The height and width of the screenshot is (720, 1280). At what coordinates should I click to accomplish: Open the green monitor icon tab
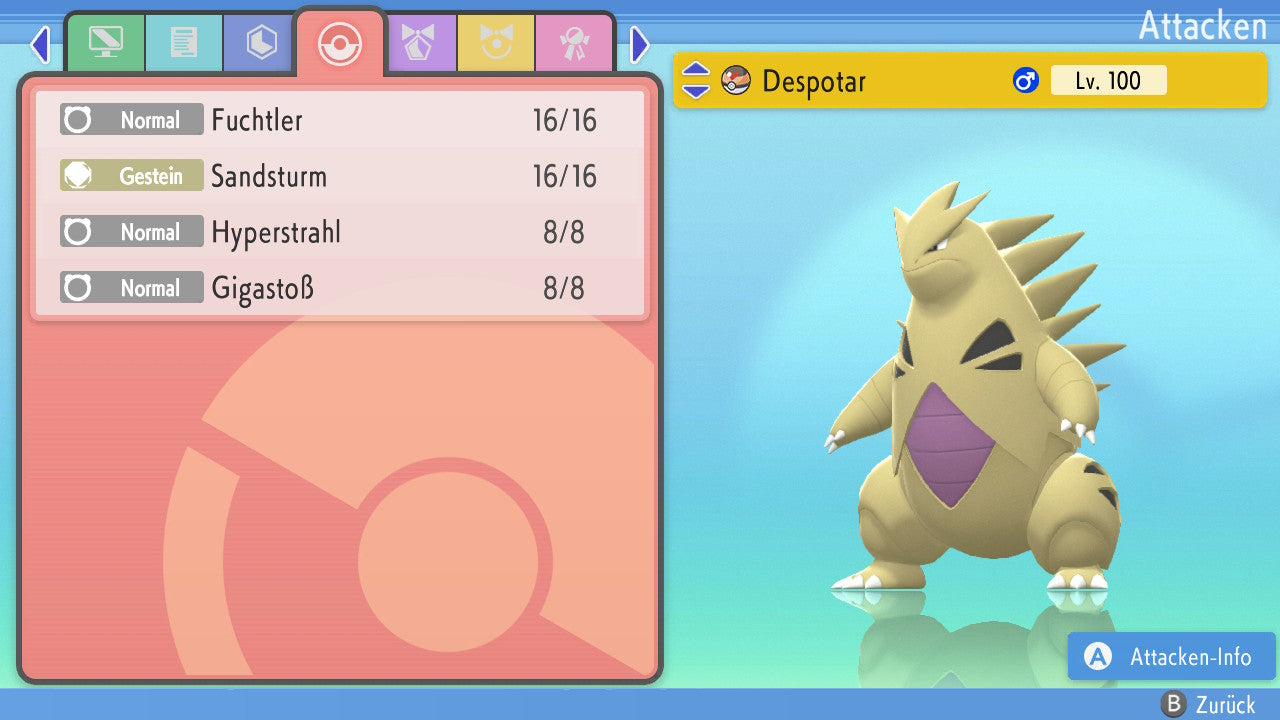tap(105, 43)
